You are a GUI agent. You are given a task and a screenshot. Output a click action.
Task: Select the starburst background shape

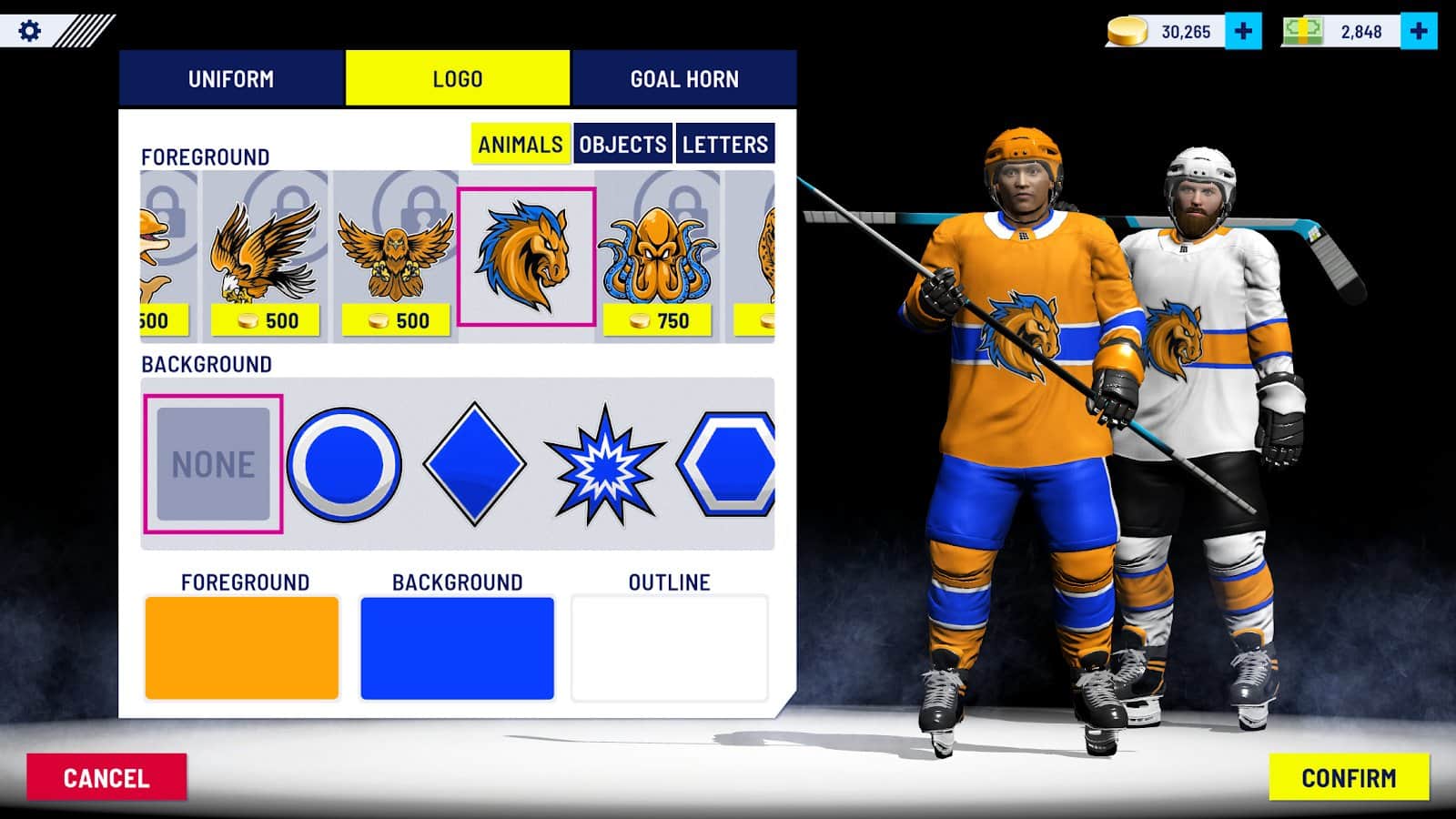coord(604,466)
